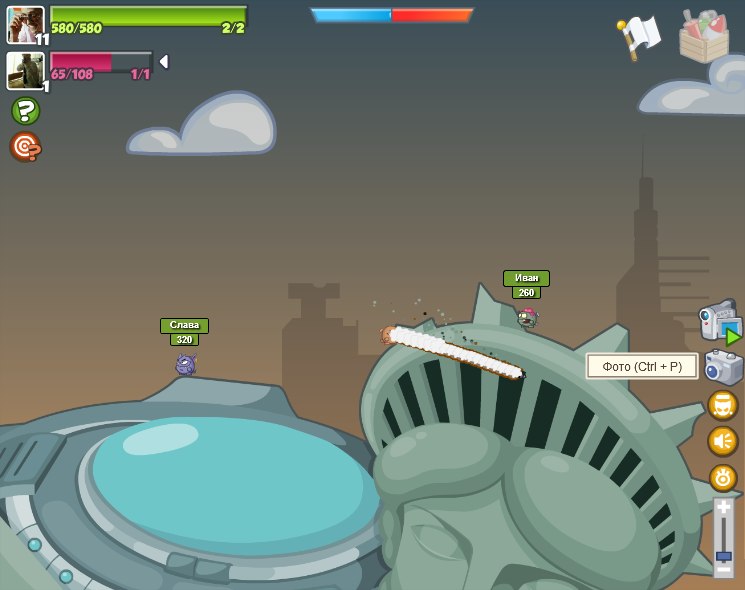Click the green question mark help button
Viewport: 745px width, 590px height.
pos(25,110)
